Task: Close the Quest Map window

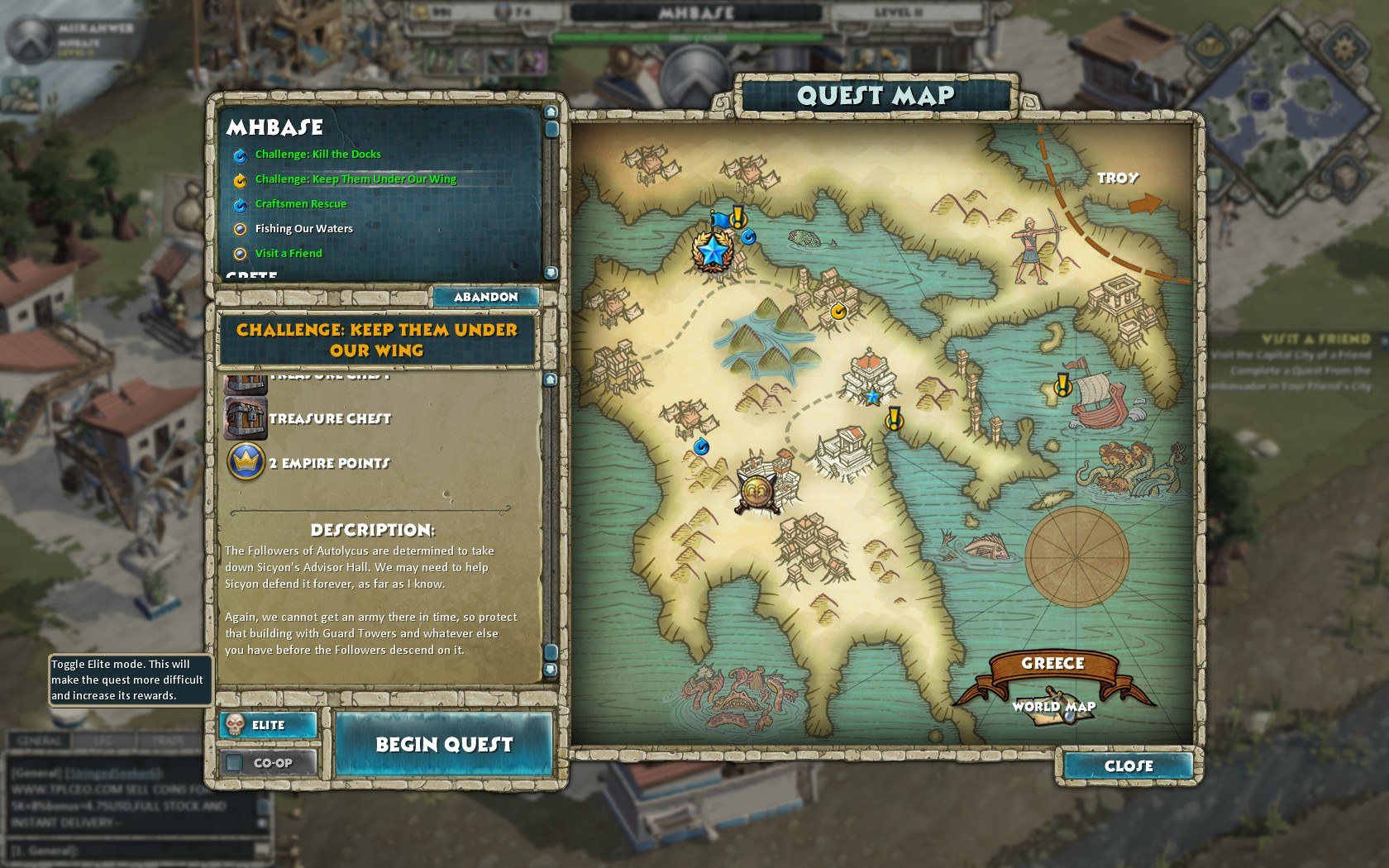Action: pos(1128,766)
